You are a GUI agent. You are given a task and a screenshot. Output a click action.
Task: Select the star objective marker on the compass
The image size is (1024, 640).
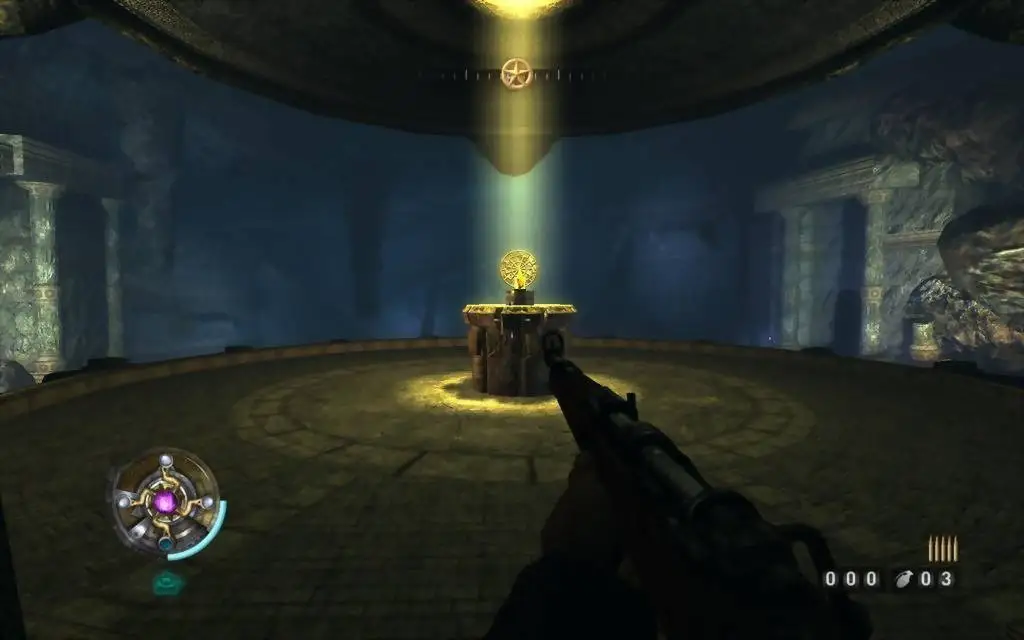514,73
